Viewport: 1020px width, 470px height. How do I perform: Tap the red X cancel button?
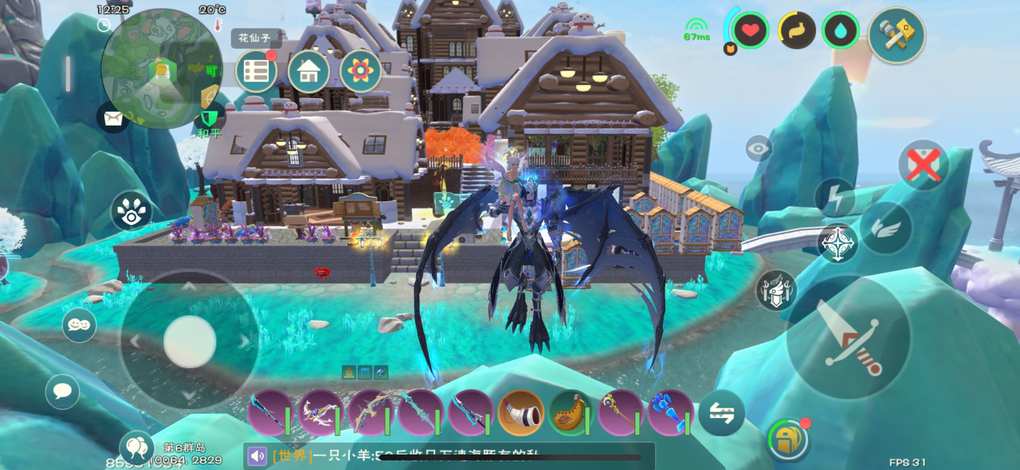[922, 164]
